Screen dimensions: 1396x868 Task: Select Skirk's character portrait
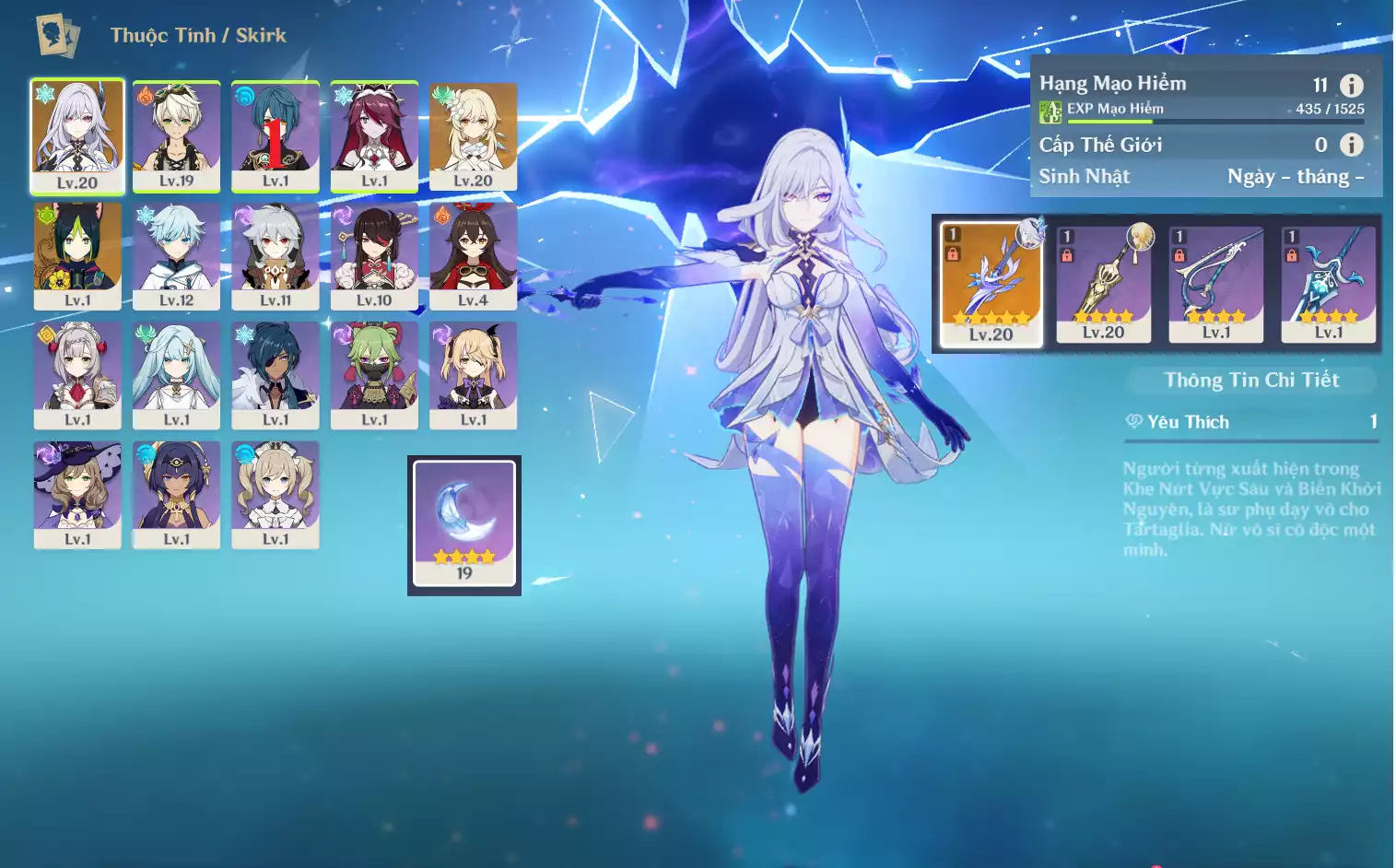point(77,135)
